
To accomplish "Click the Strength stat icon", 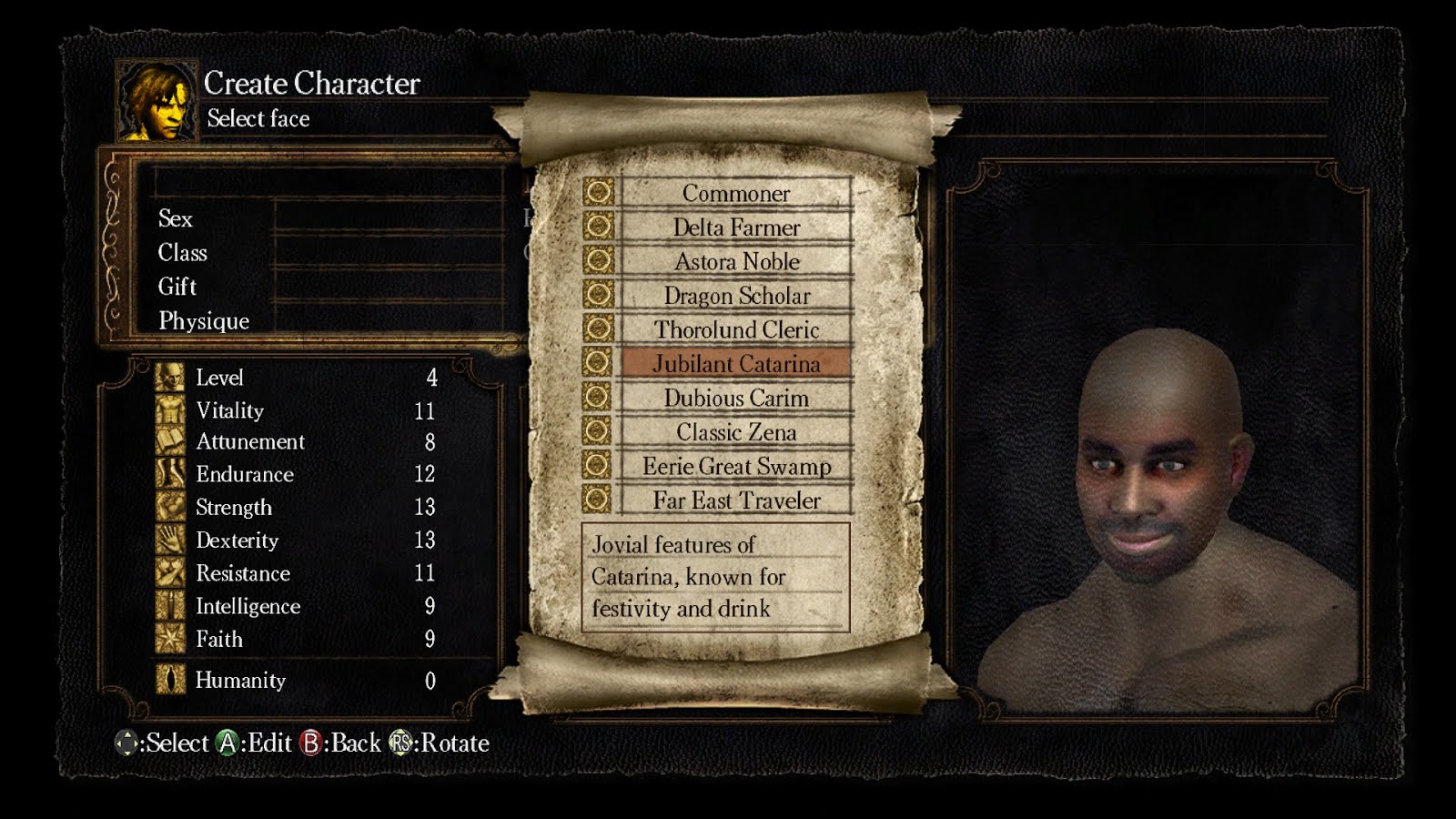I will tap(169, 508).
